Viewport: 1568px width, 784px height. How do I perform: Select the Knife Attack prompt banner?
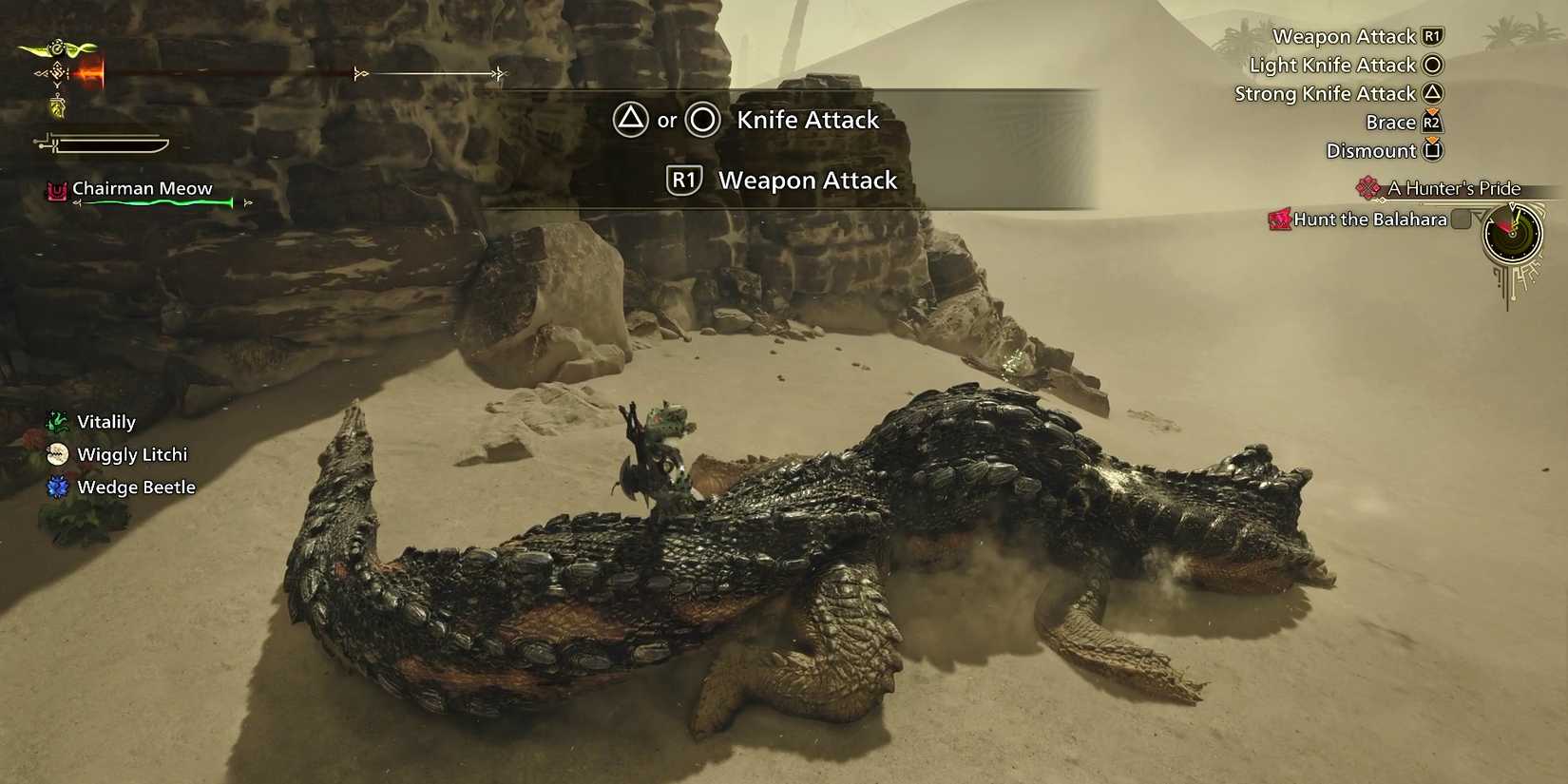coord(804,120)
